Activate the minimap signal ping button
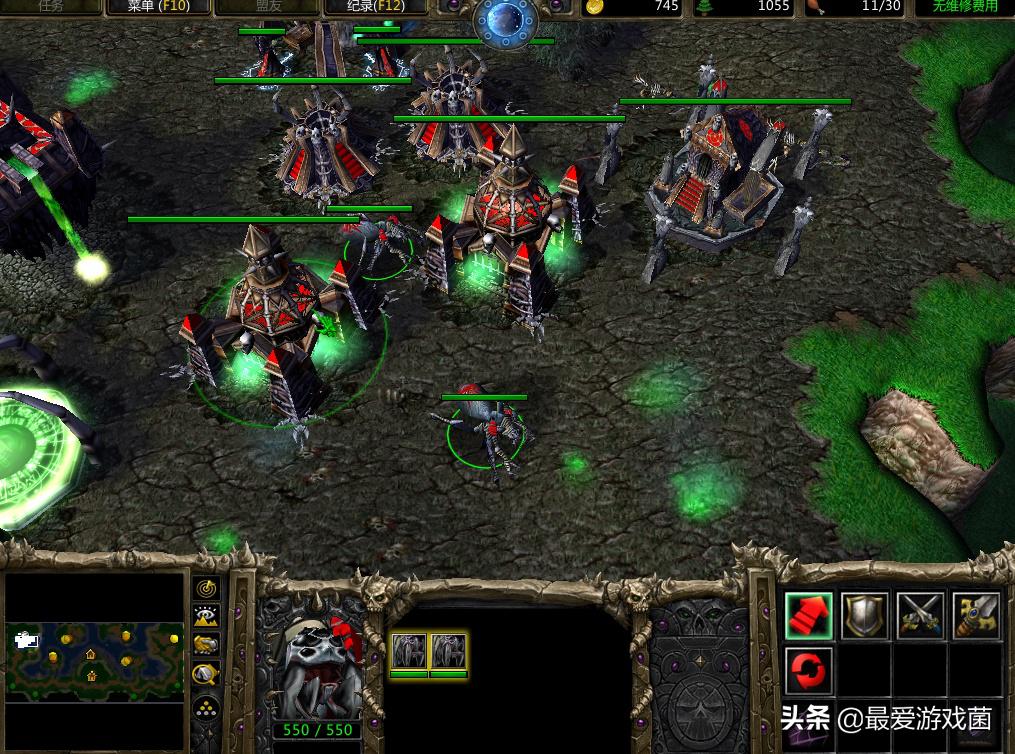1015x754 pixels. tap(207, 588)
